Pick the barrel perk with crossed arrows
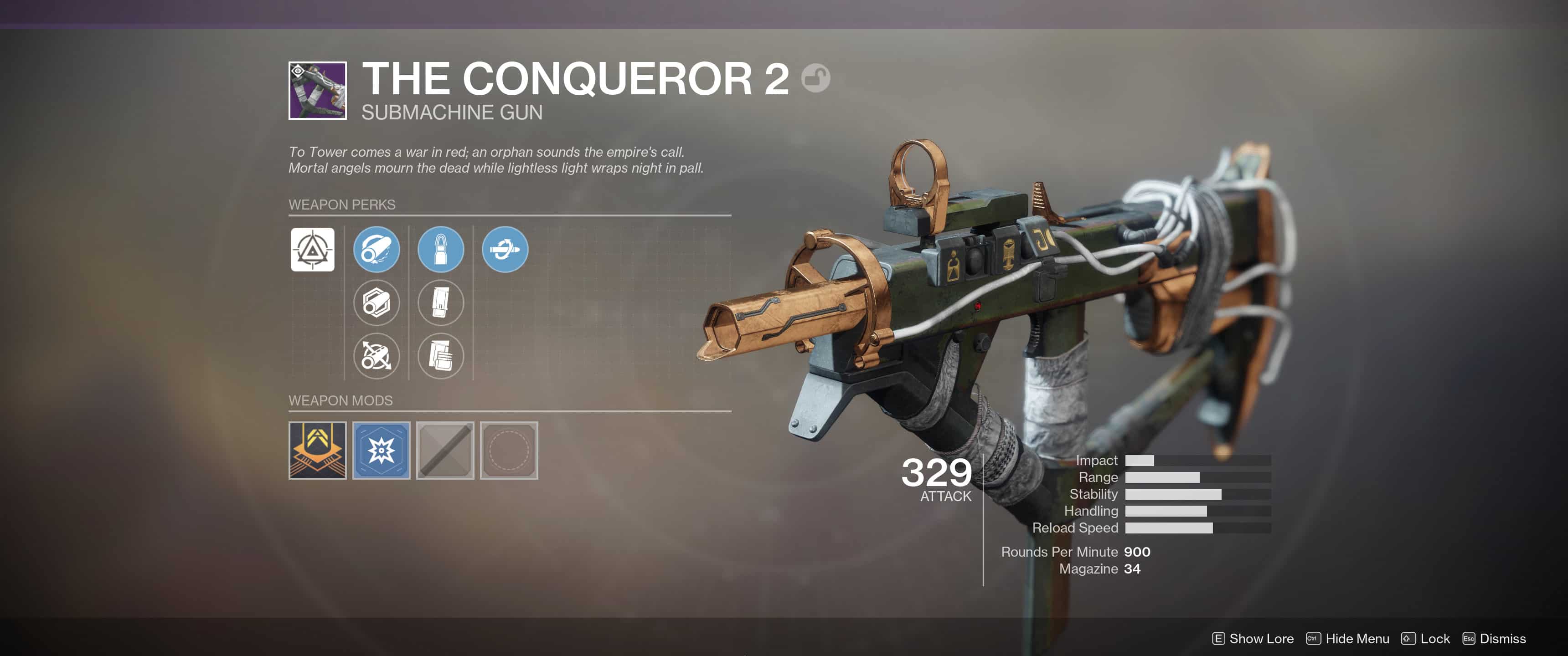The height and width of the screenshot is (656, 1568). (376, 356)
